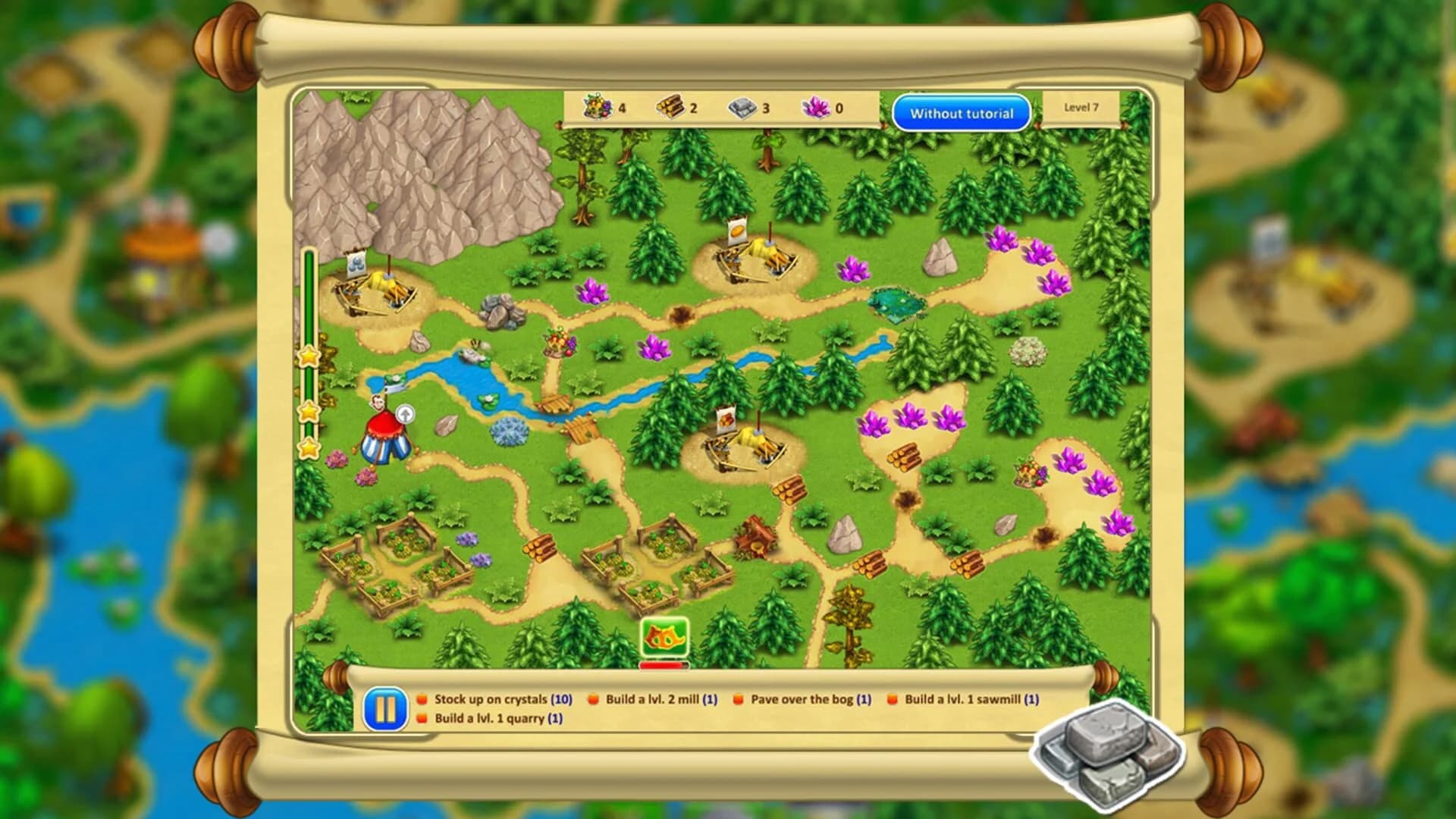Click the Without tutorial button

(963, 112)
